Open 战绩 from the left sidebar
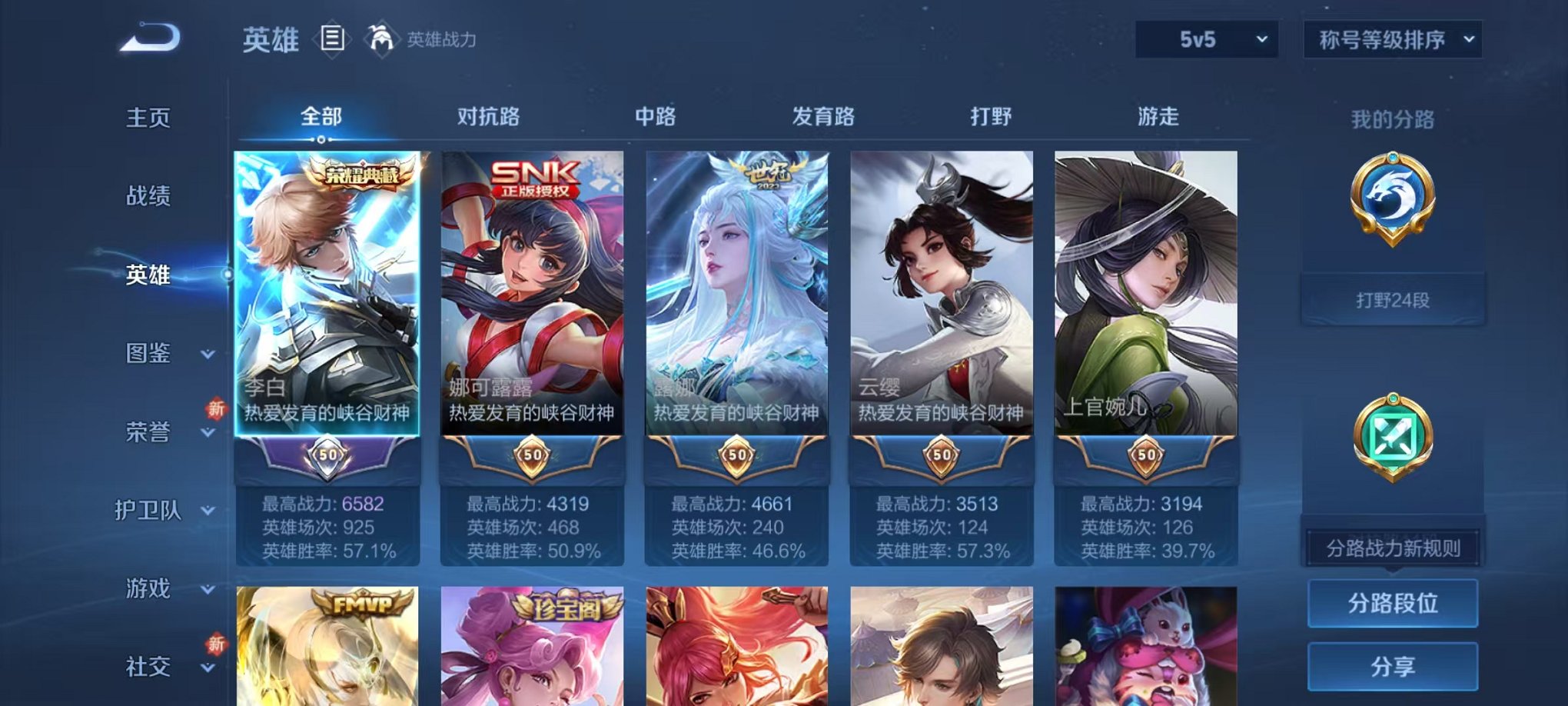This screenshot has height=706, width=1568. coord(148,197)
